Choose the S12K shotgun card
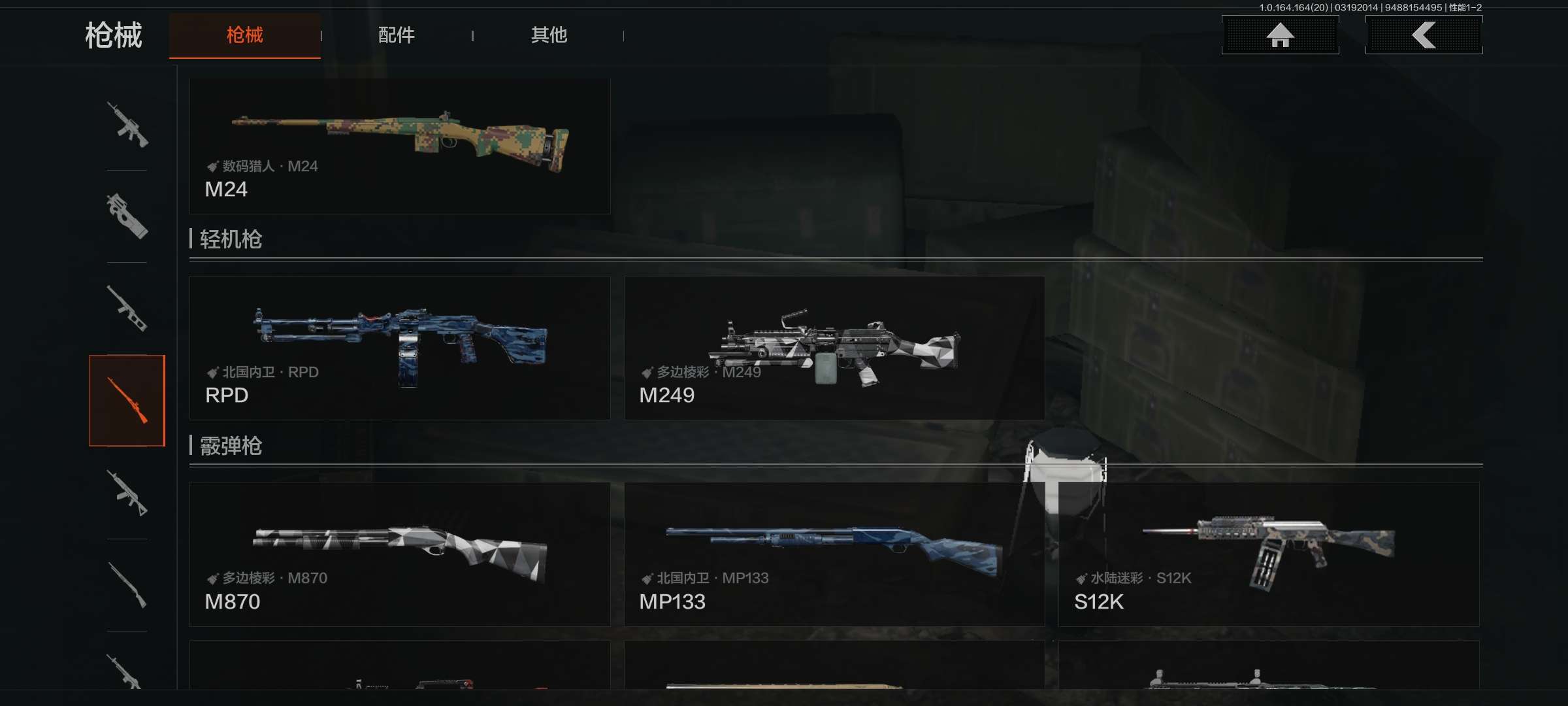Screen dimensions: 1568x706 (x=1269, y=554)
